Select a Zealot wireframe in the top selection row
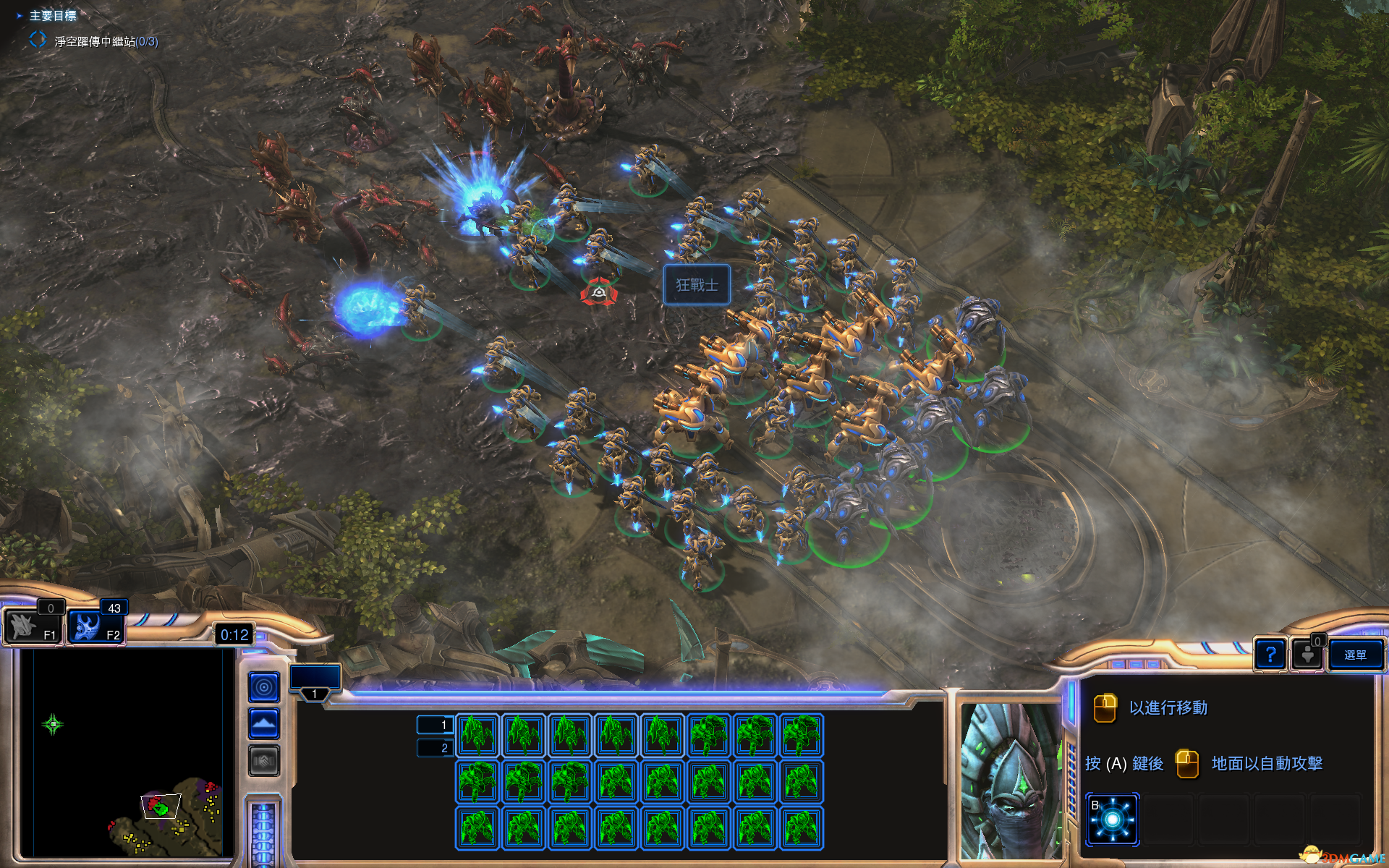Screen dimensions: 1389x868 pos(477,734)
